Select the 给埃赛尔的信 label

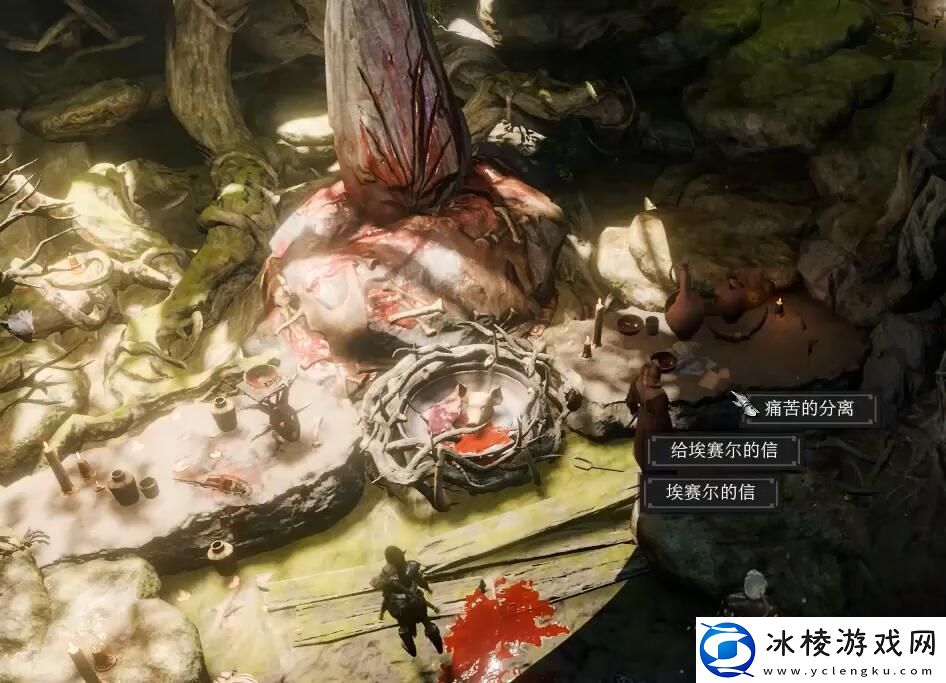pyautogui.click(x=726, y=451)
